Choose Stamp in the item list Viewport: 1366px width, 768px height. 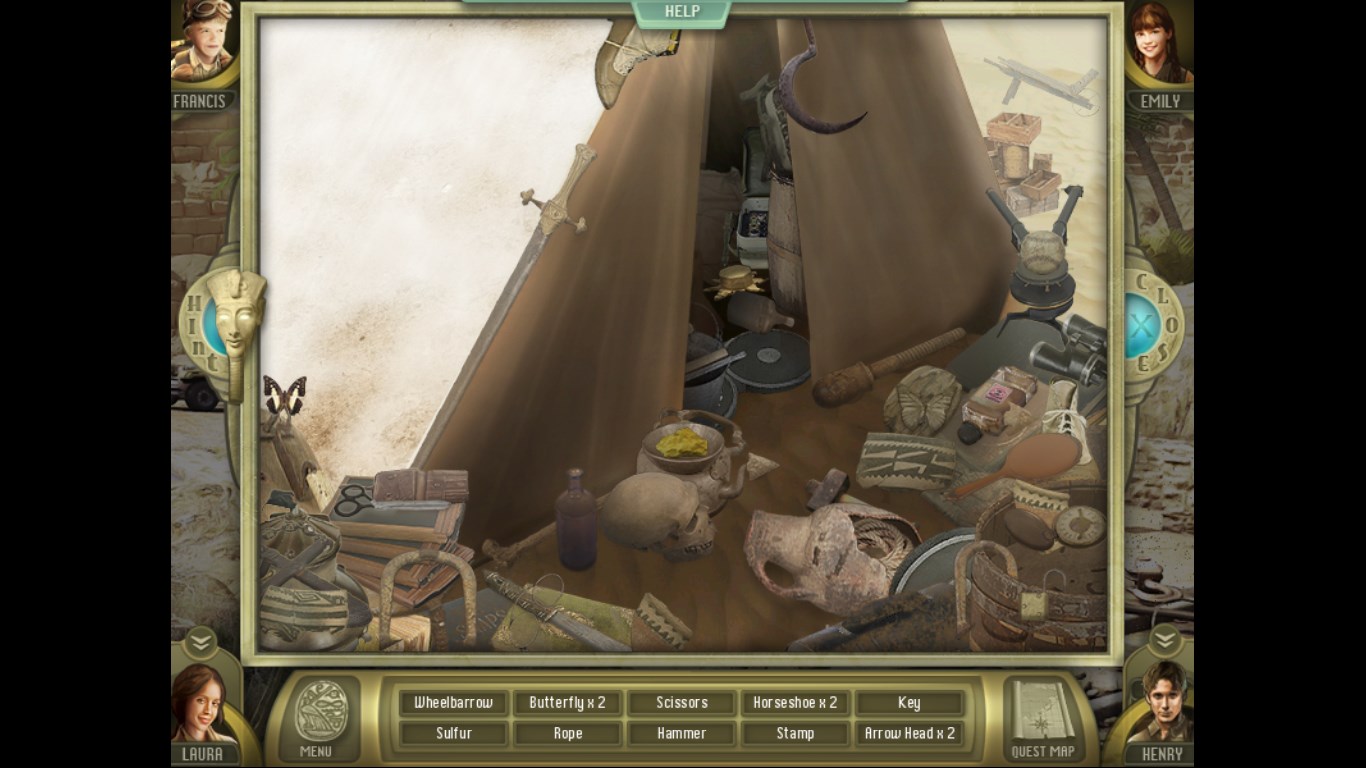point(795,734)
